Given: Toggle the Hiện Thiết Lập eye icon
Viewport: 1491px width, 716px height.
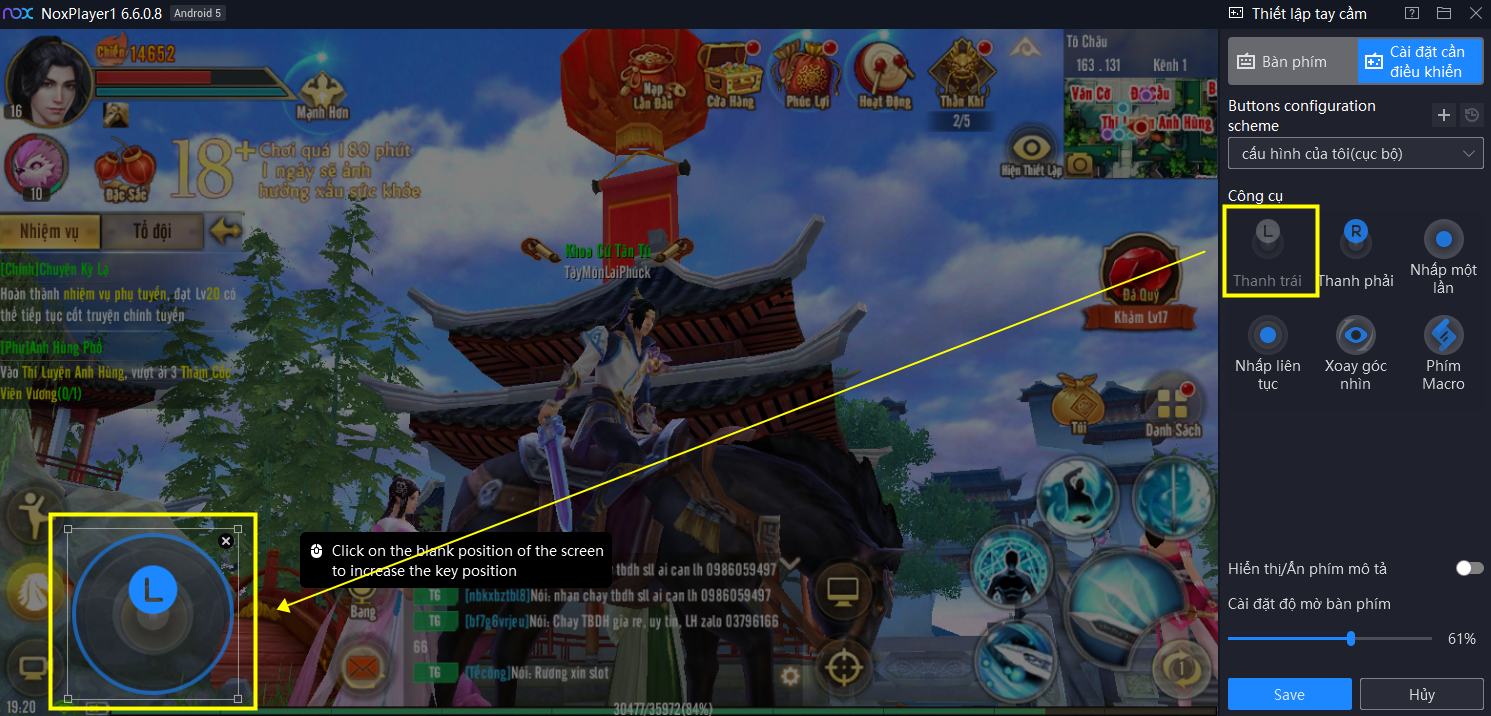Looking at the screenshot, I should (1031, 150).
